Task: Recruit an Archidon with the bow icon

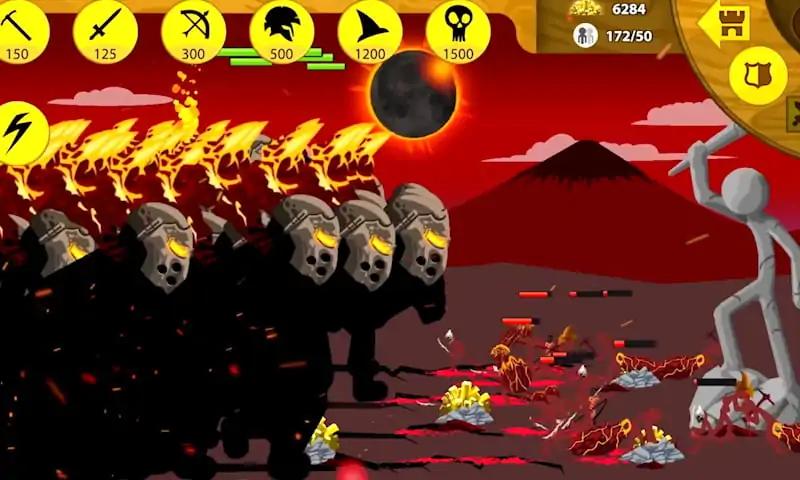Action: coord(192,28)
